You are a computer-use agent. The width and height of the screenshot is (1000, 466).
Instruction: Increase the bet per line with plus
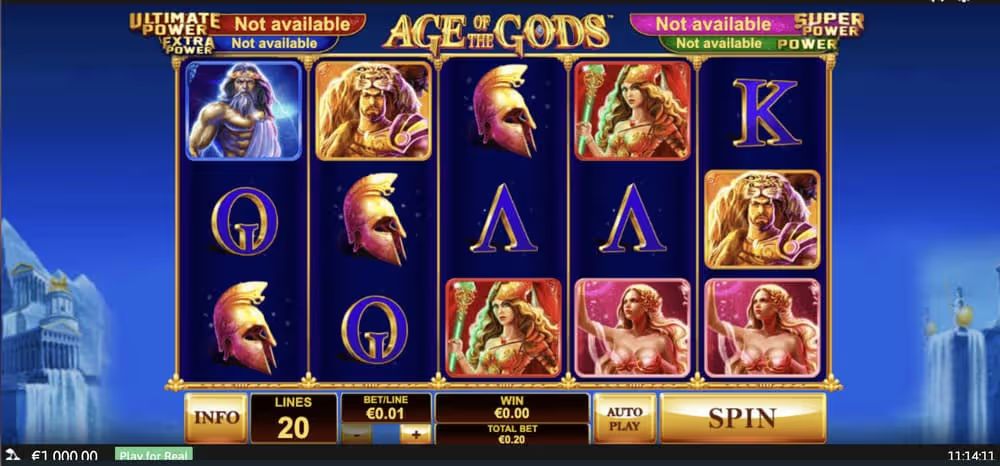tap(415, 434)
